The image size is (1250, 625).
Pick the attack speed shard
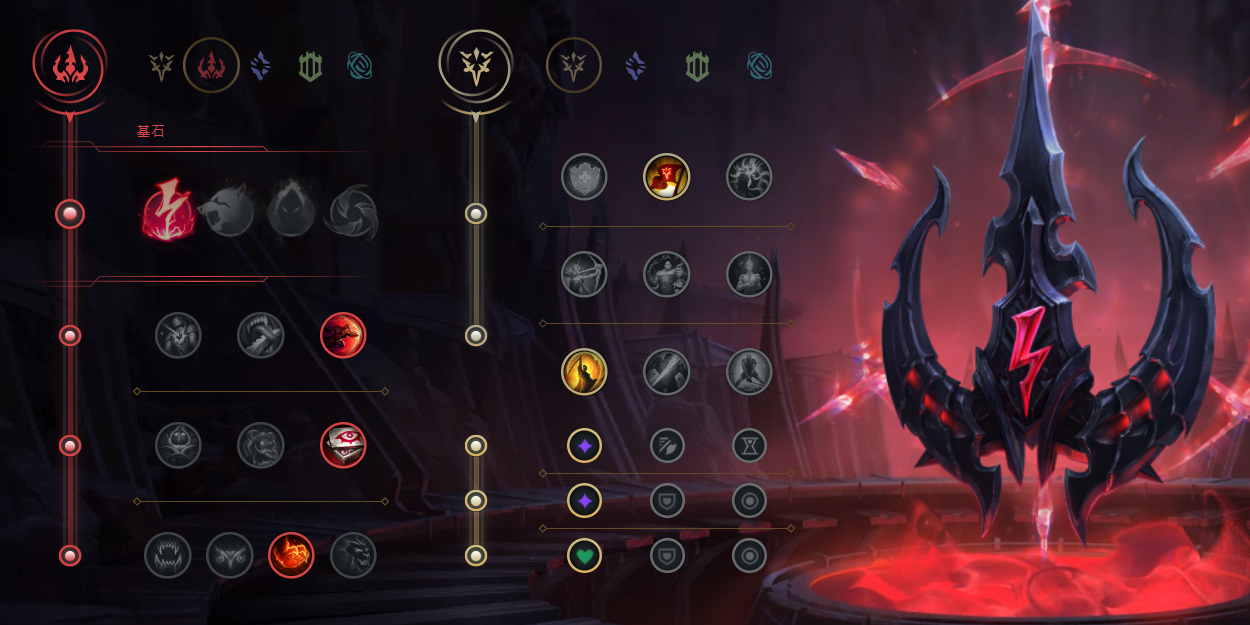point(667,445)
